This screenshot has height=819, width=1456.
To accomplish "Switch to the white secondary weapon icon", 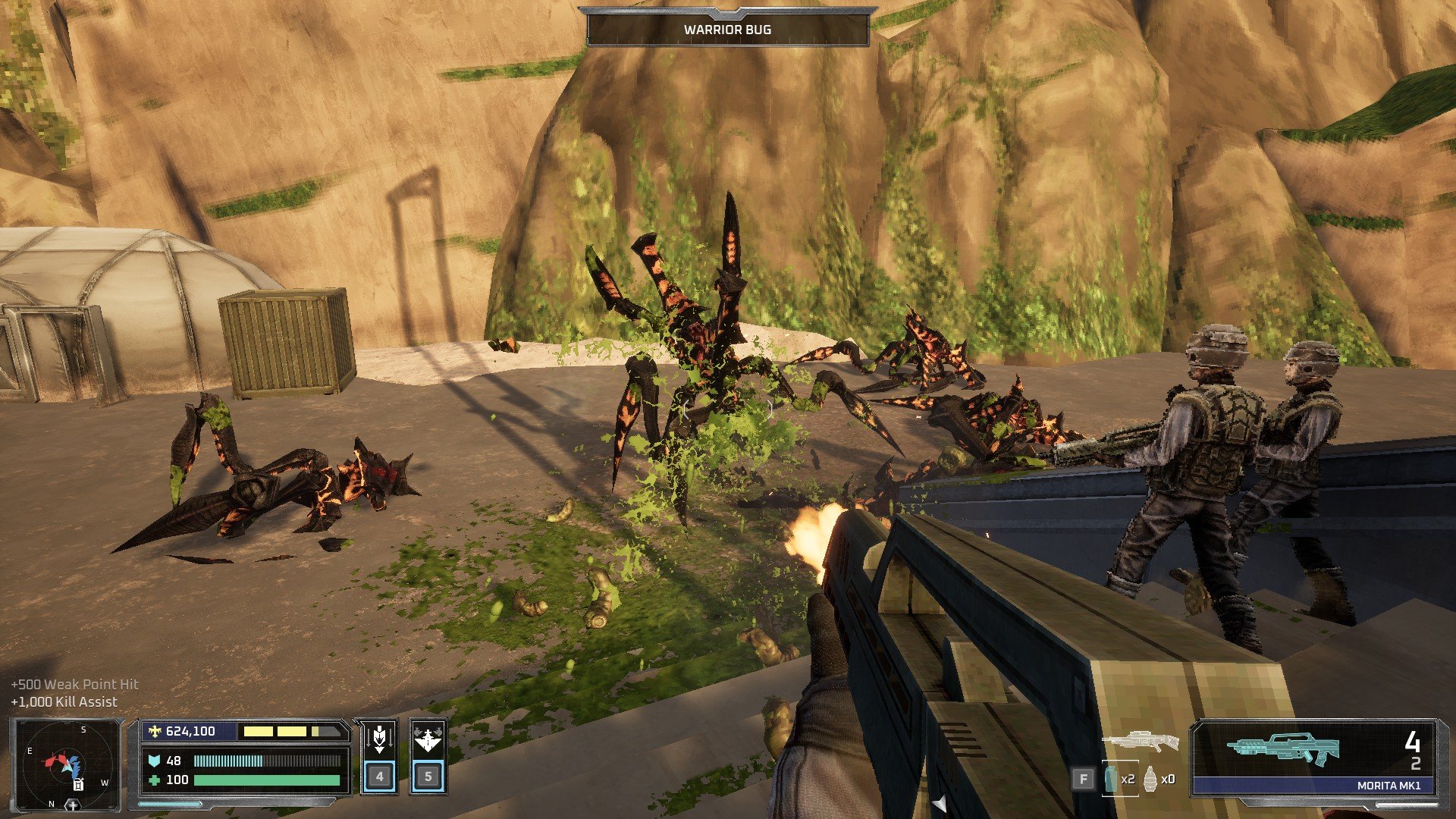I will coord(1140,742).
